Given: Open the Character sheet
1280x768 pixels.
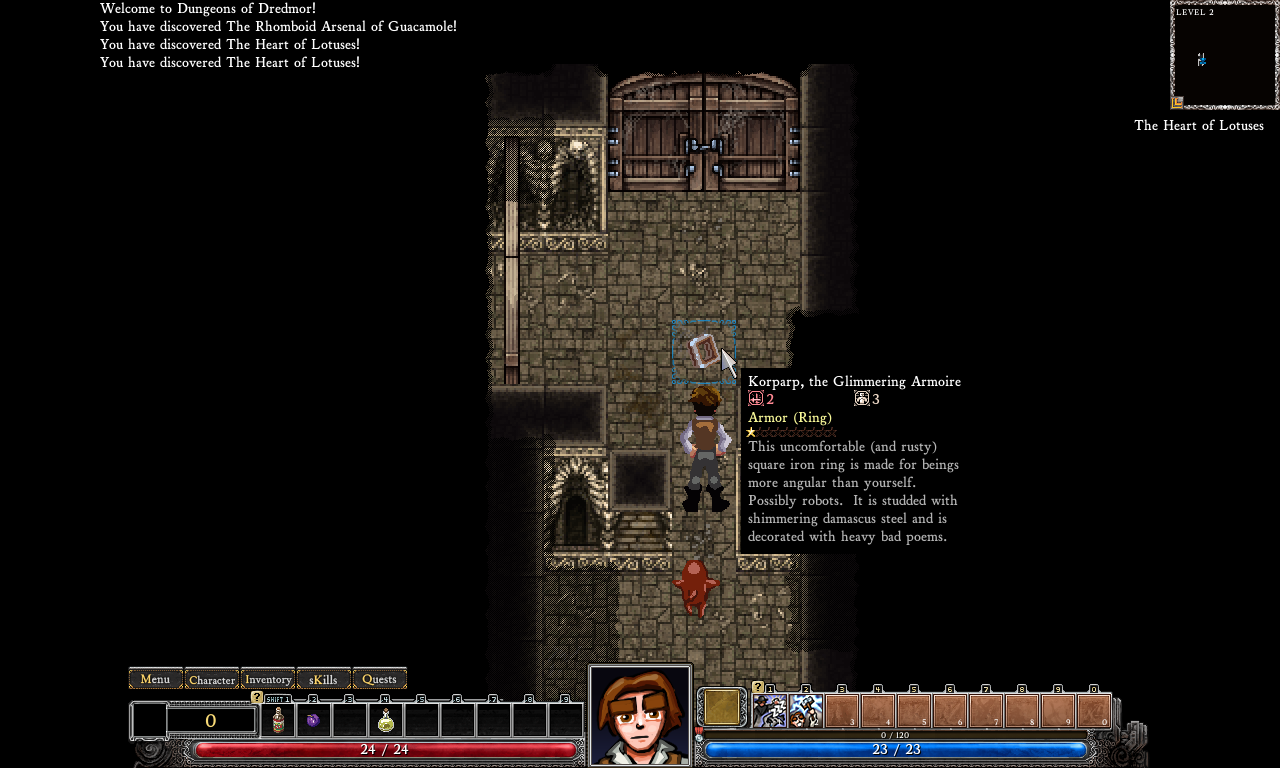Looking at the screenshot, I should pyautogui.click(x=212, y=679).
